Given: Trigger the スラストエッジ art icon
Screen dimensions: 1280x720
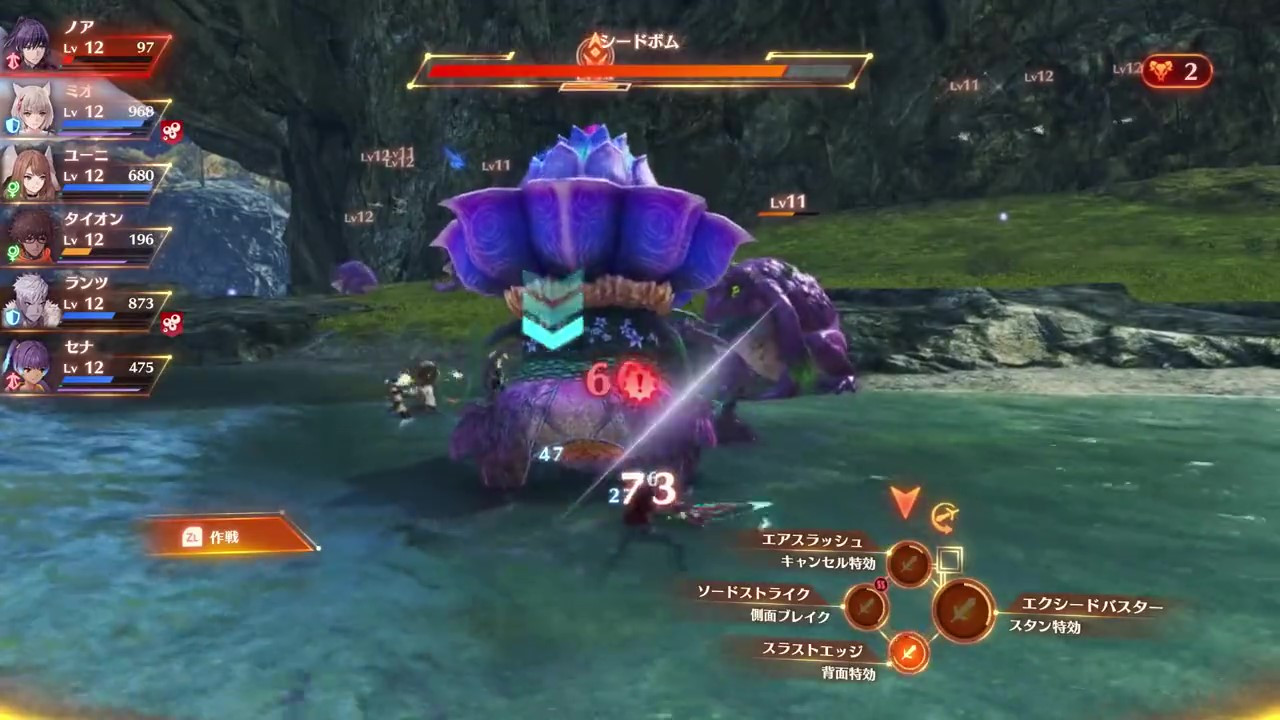Looking at the screenshot, I should [x=908, y=653].
